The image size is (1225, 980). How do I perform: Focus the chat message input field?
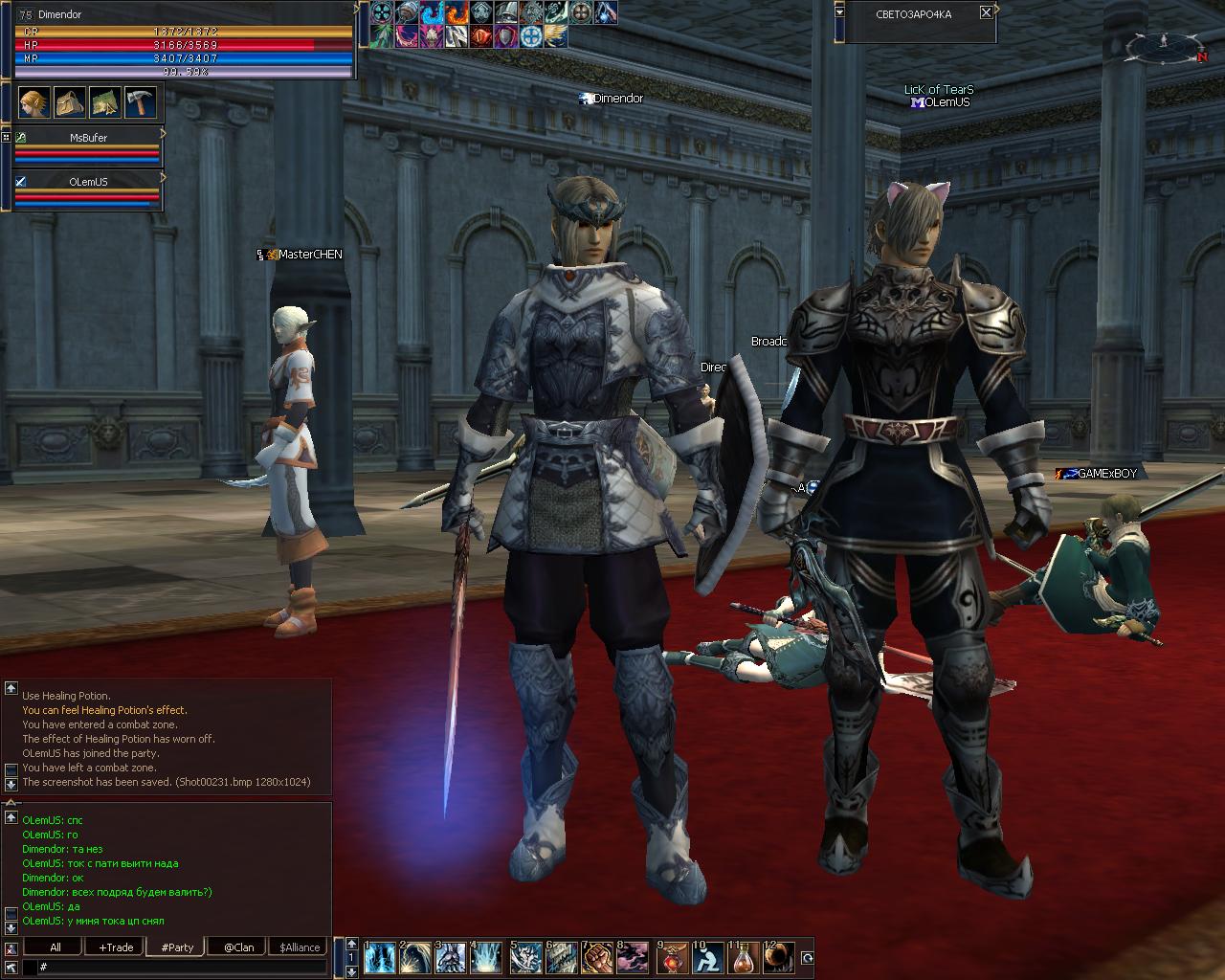182,968
